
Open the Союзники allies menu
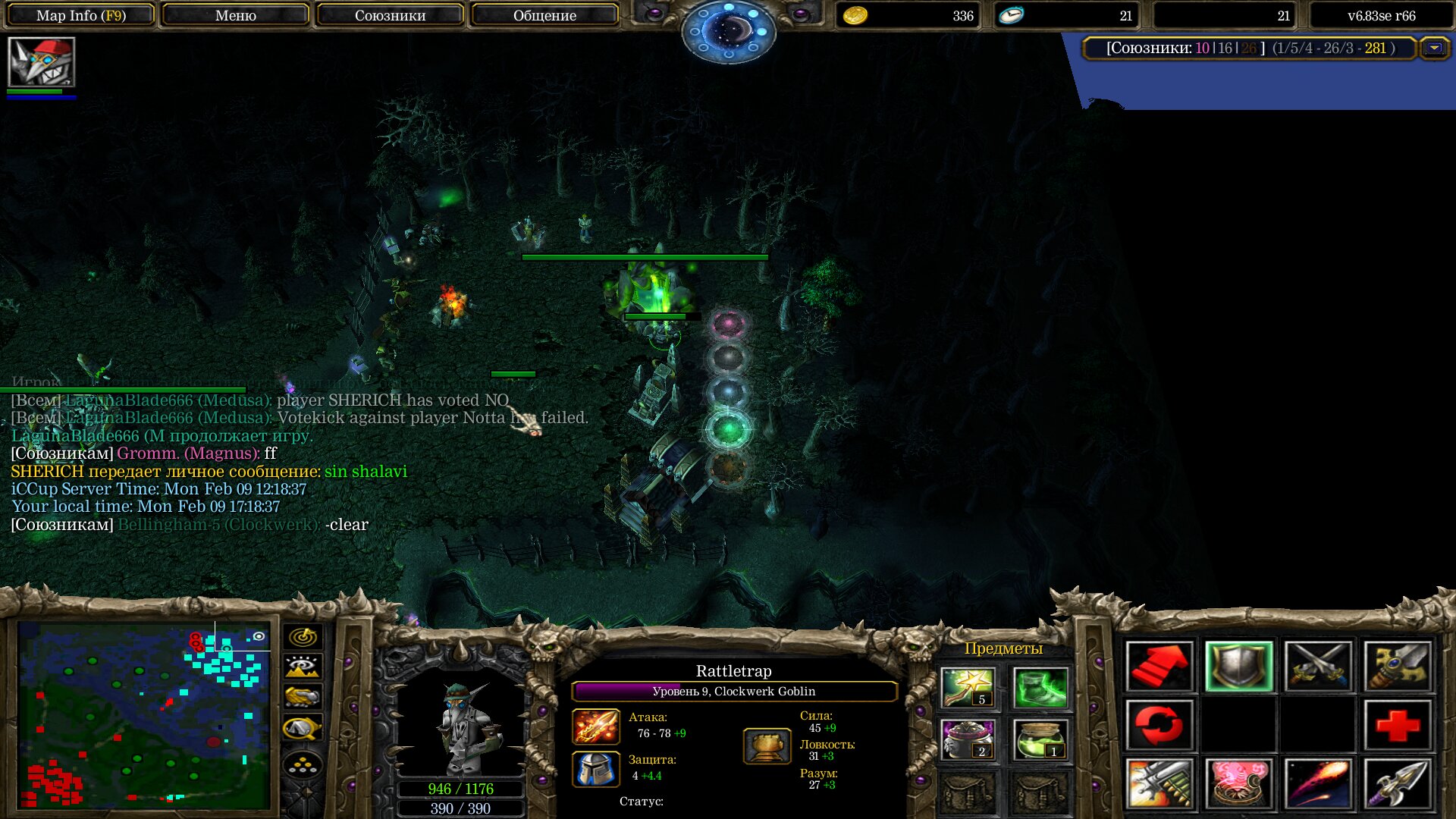coord(390,15)
